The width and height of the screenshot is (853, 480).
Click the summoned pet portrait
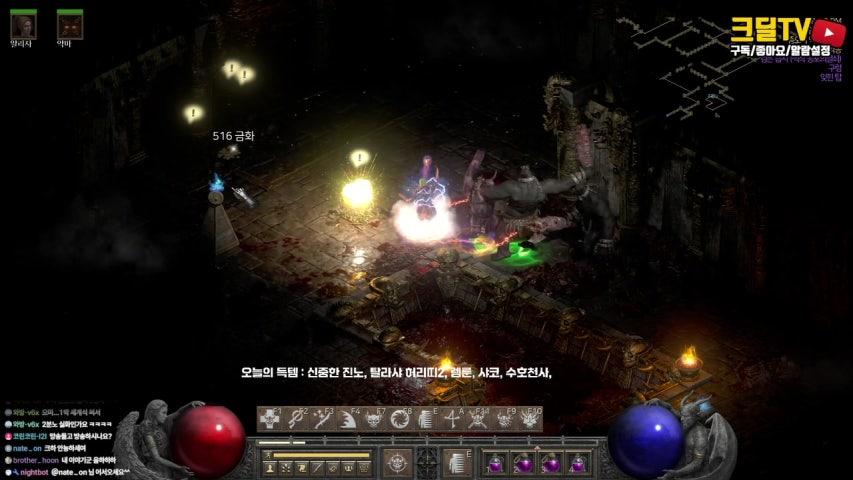69,23
